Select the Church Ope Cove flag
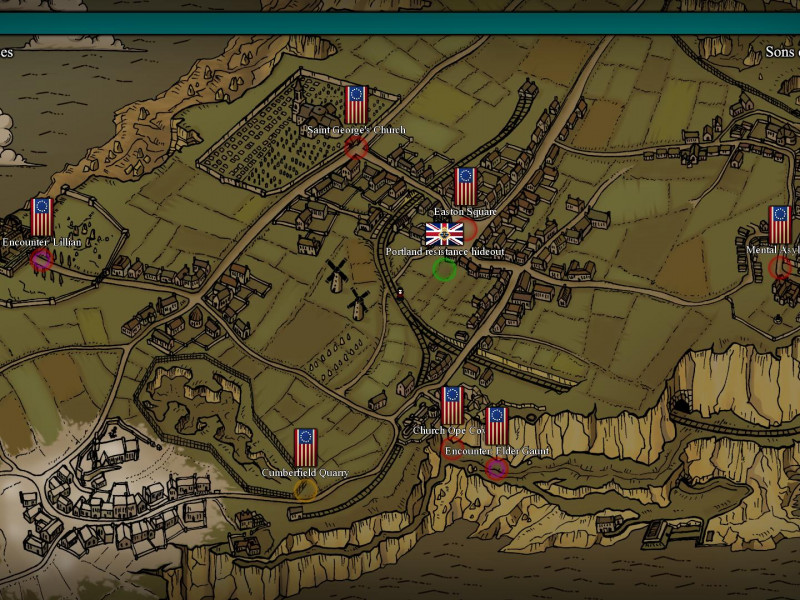Screen dimensions: 800x600 (x=452, y=405)
